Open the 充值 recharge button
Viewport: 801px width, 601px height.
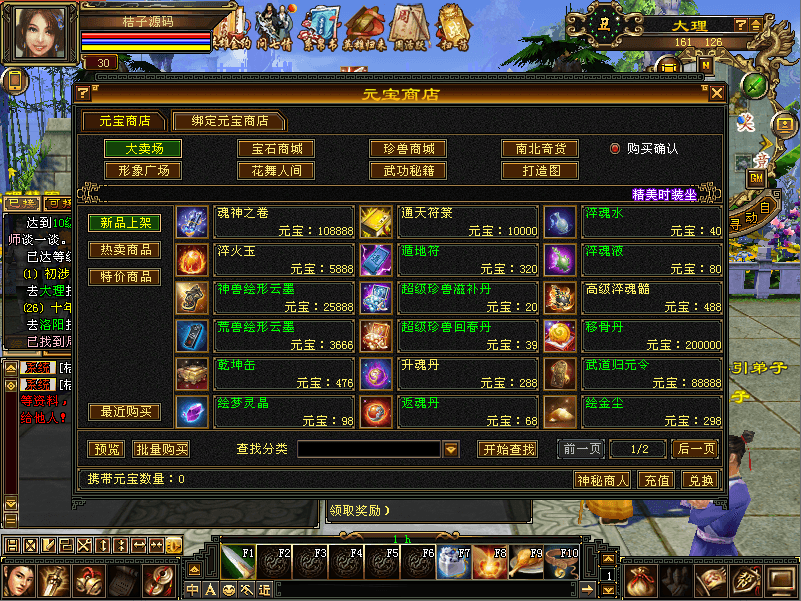click(x=656, y=480)
